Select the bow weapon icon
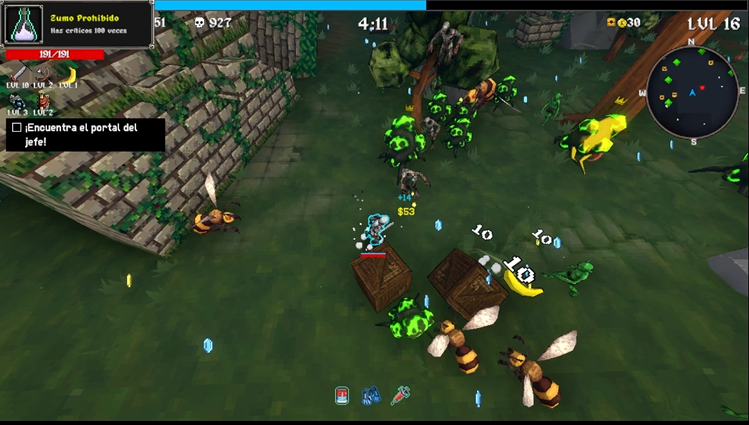Image resolution: width=749 pixels, height=425 pixels. pos(43,74)
